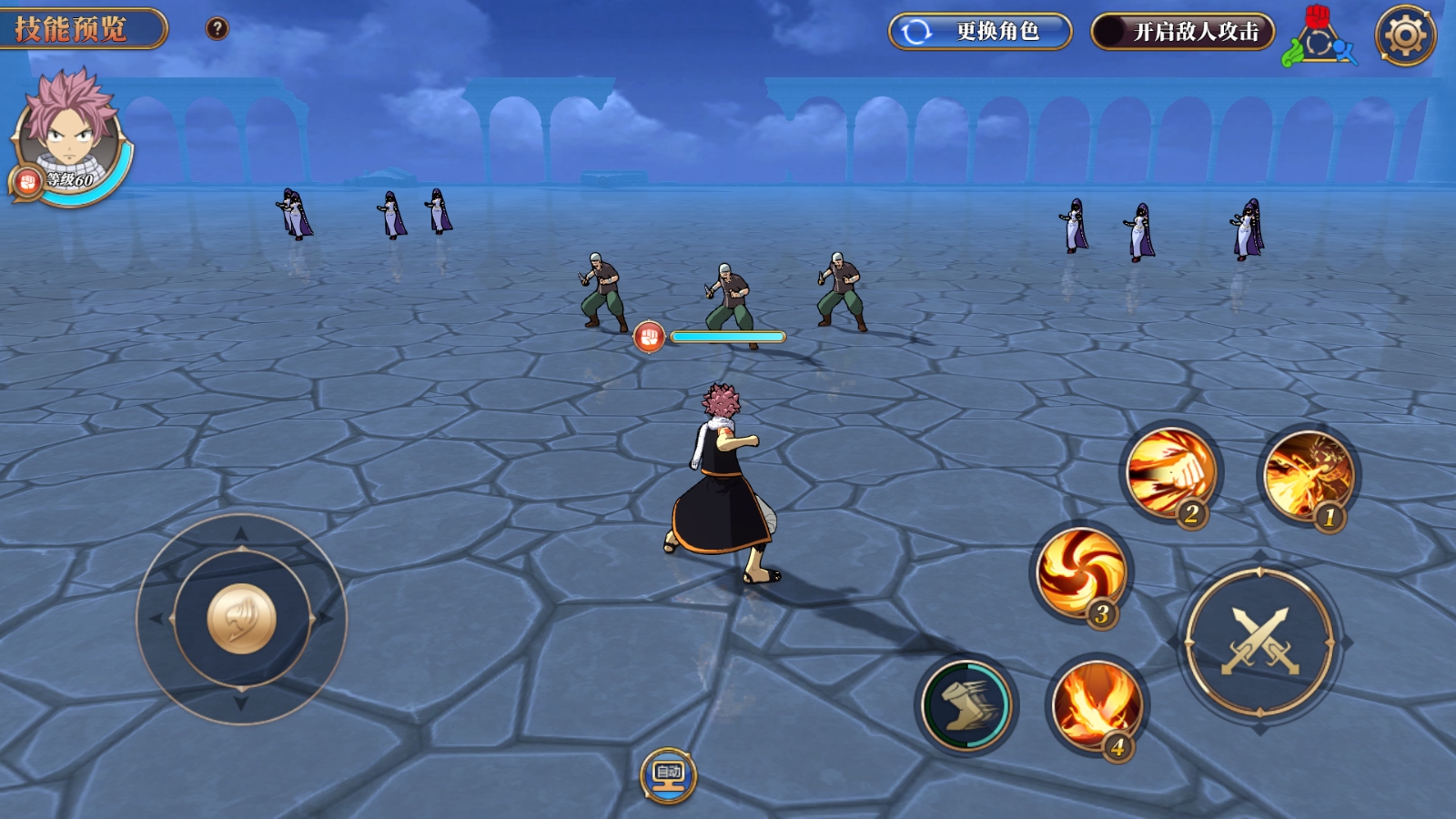Tap the crossed swords basic attack button

[x=1259, y=642]
